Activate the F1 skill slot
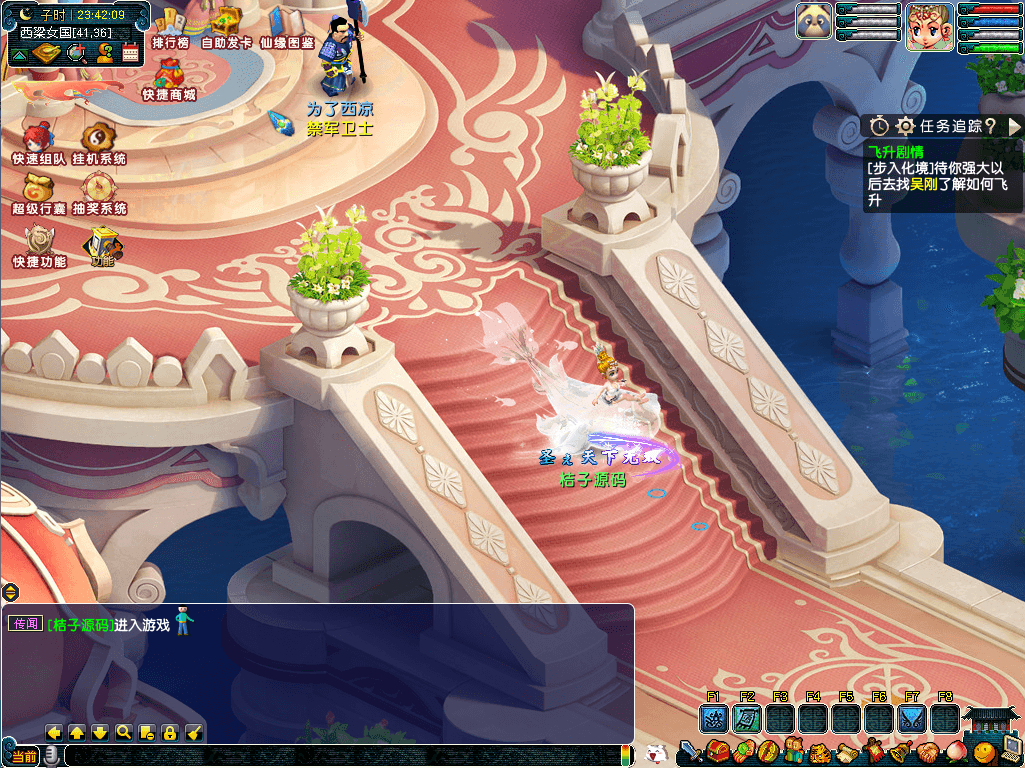 tap(713, 718)
